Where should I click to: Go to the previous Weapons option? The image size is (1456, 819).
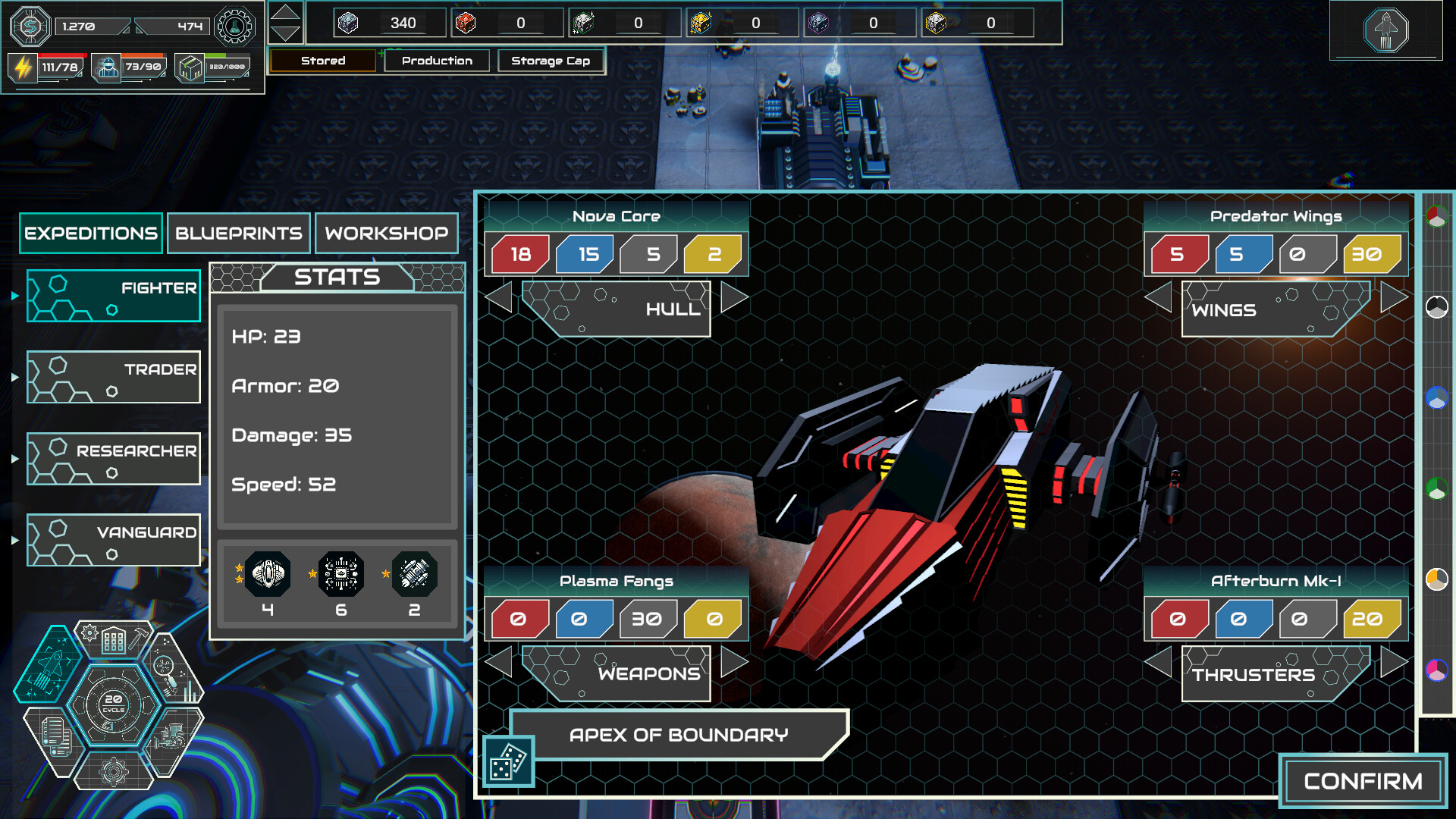click(x=499, y=662)
